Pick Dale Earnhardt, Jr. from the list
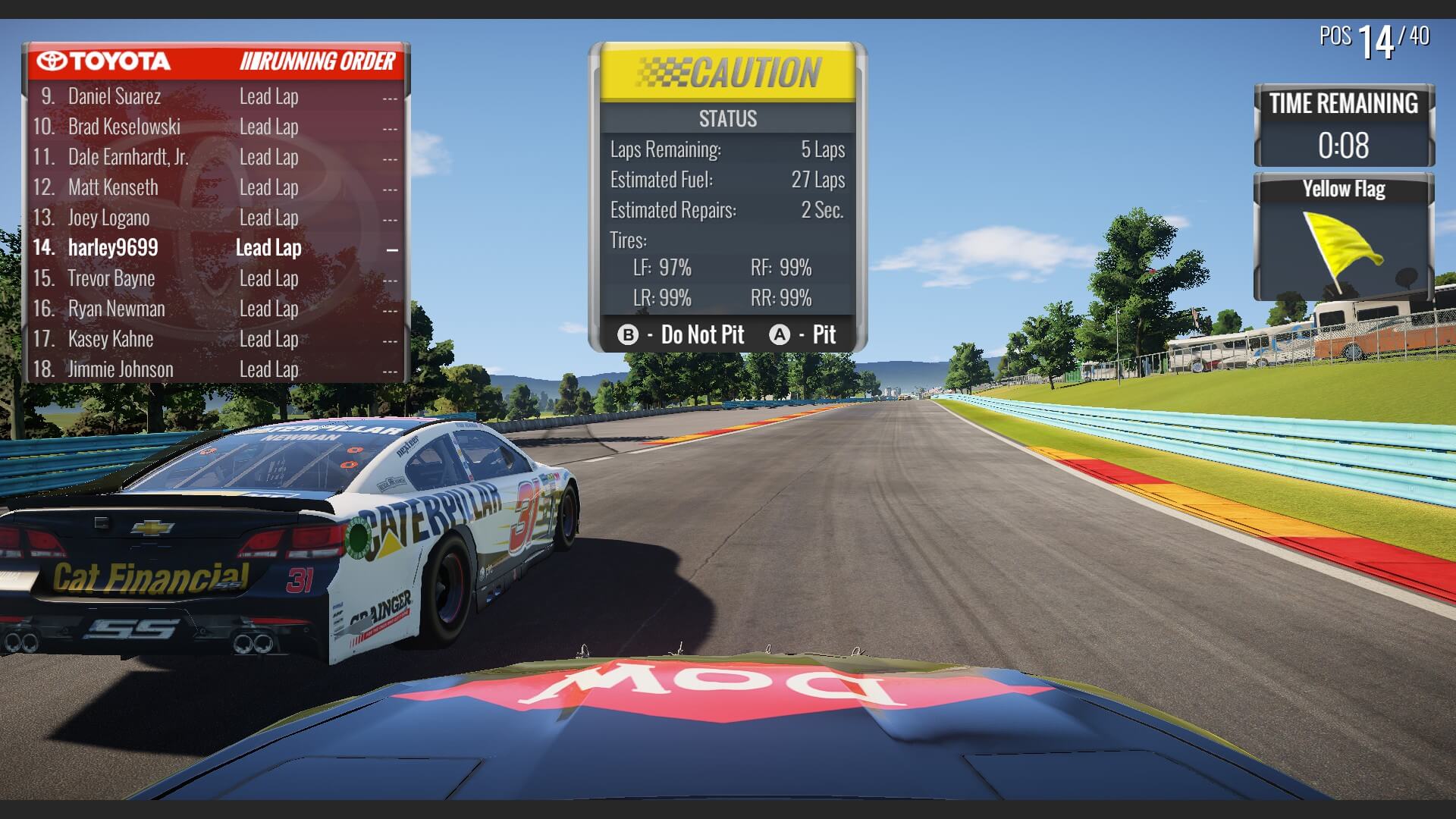The height and width of the screenshot is (819, 1456). tap(128, 157)
